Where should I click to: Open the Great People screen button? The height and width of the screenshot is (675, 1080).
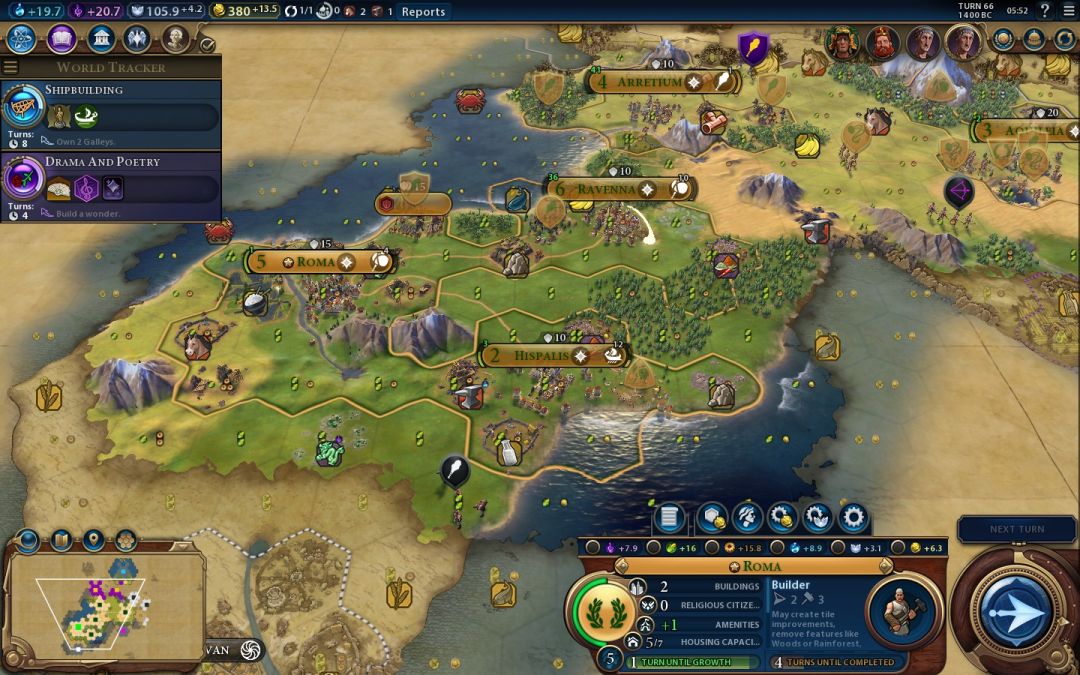click(x=175, y=39)
